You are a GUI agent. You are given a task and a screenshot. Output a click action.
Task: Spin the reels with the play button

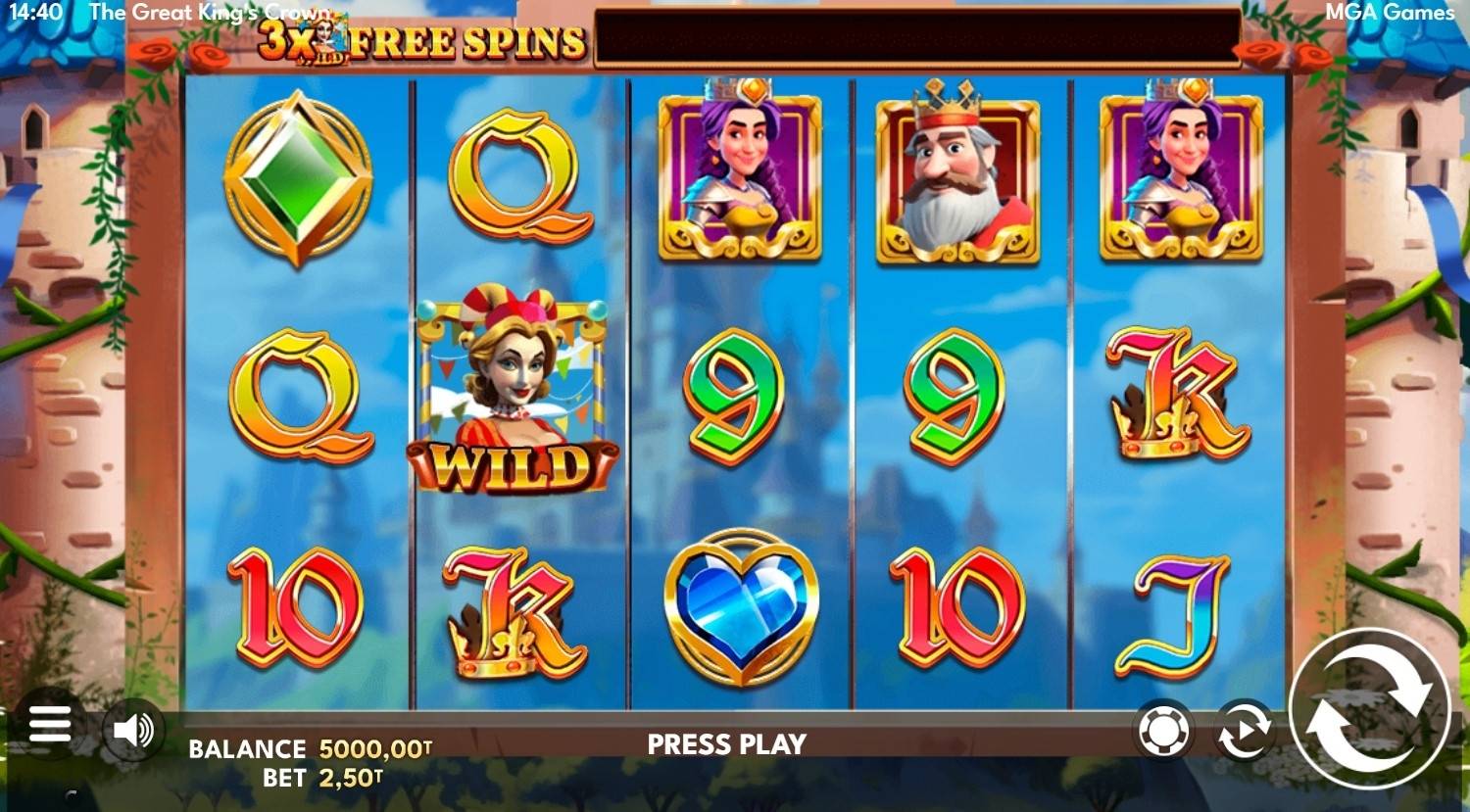pos(1368,708)
